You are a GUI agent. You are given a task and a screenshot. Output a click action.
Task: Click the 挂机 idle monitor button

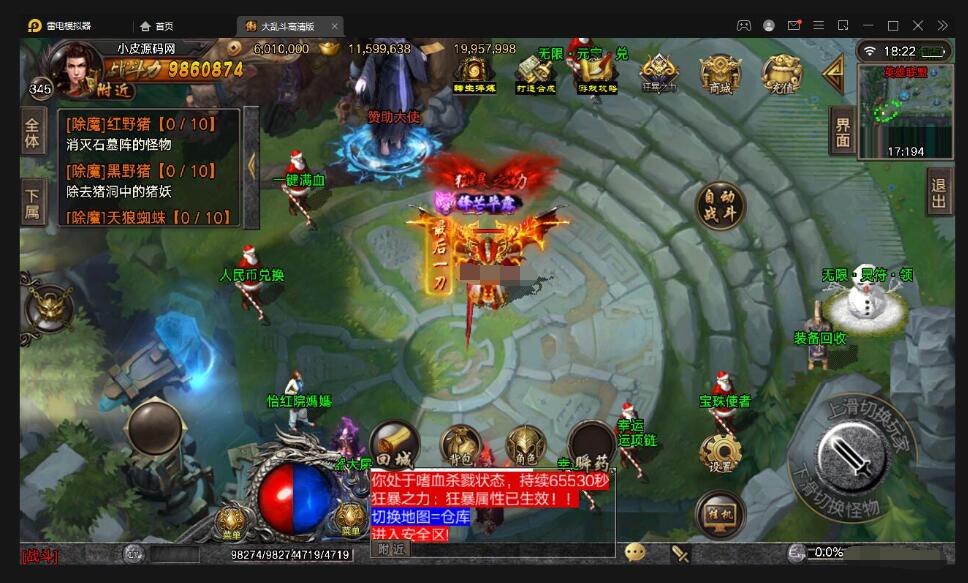click(719, 514)
